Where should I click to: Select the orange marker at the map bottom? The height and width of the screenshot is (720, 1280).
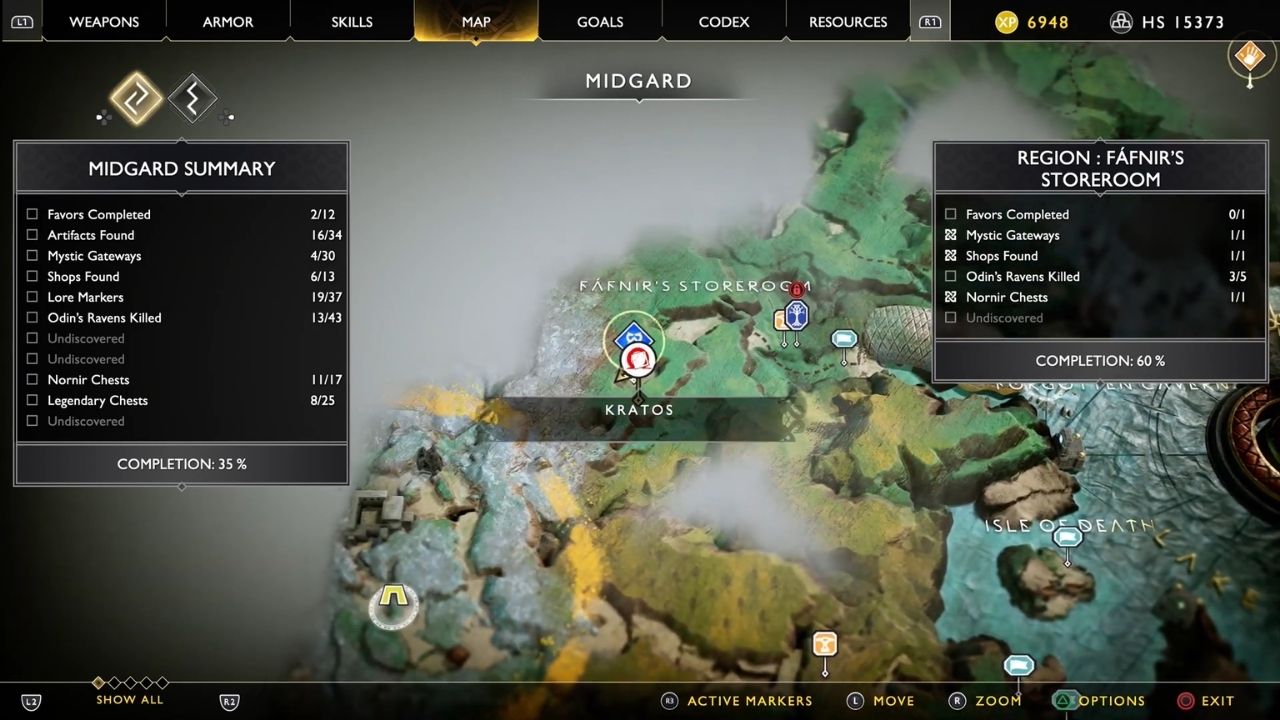[x=824, y=645]
